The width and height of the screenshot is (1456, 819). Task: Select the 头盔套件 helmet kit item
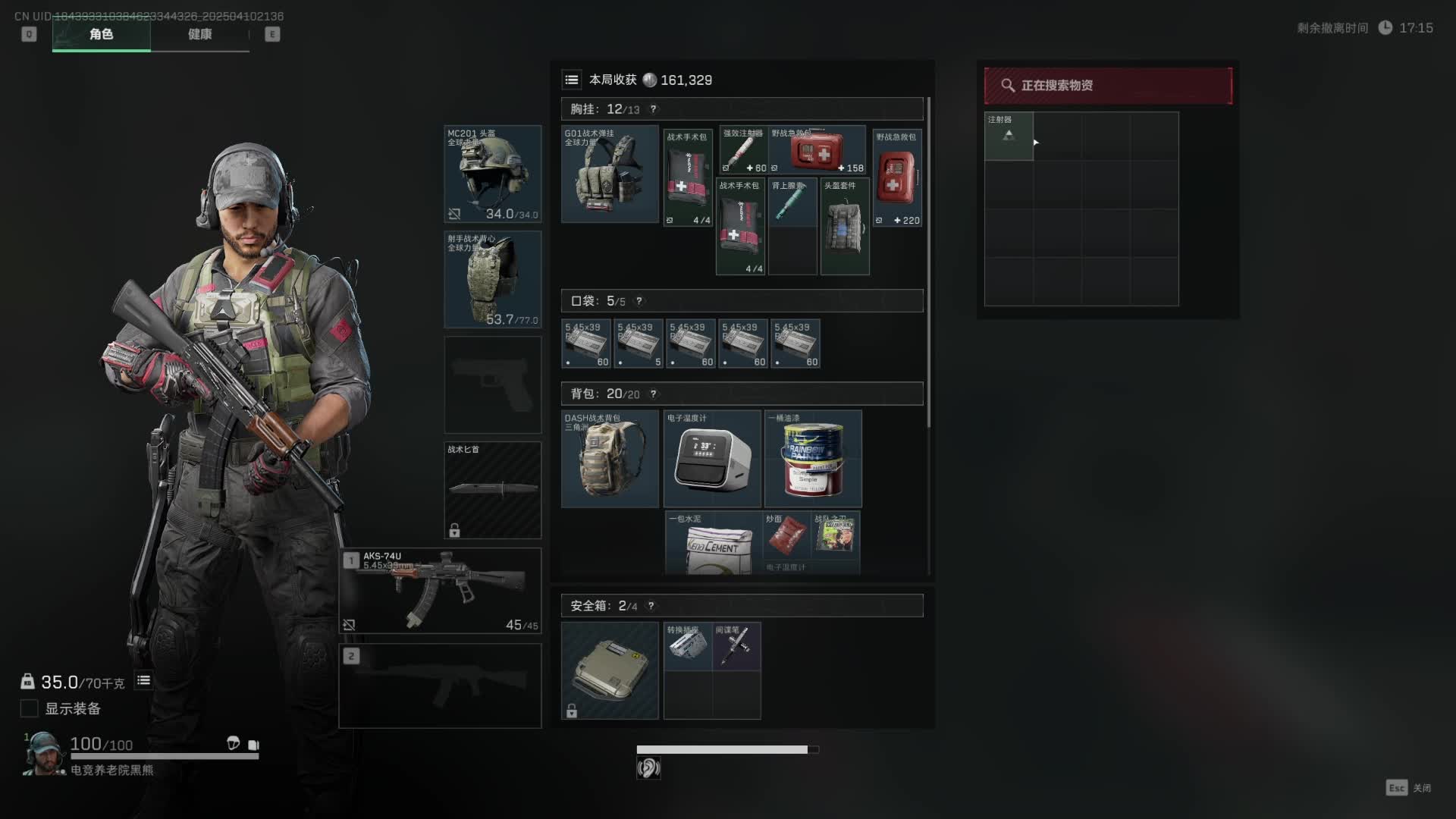[845, 226]
